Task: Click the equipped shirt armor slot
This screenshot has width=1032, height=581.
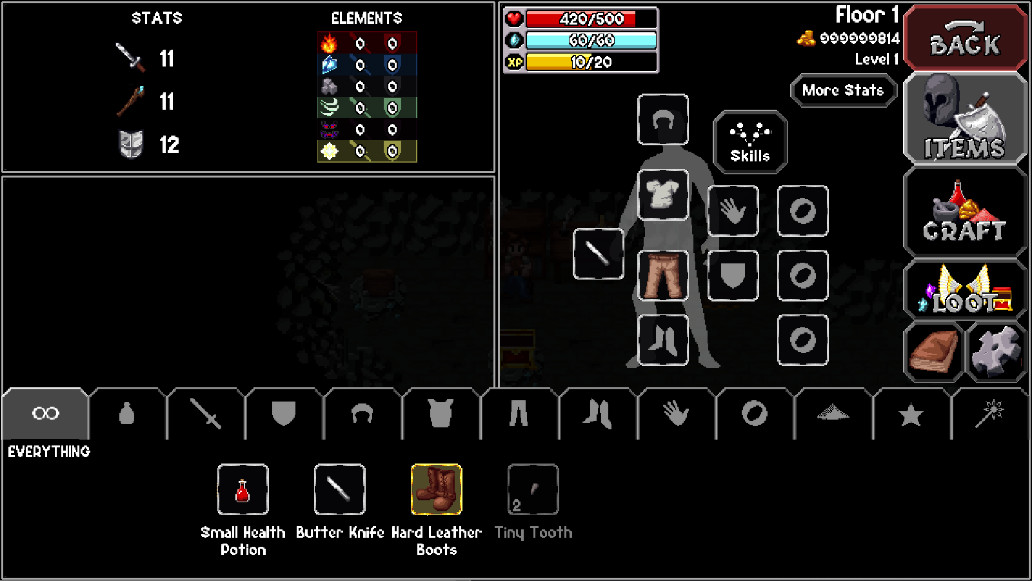Action: [x=663, y=195]
